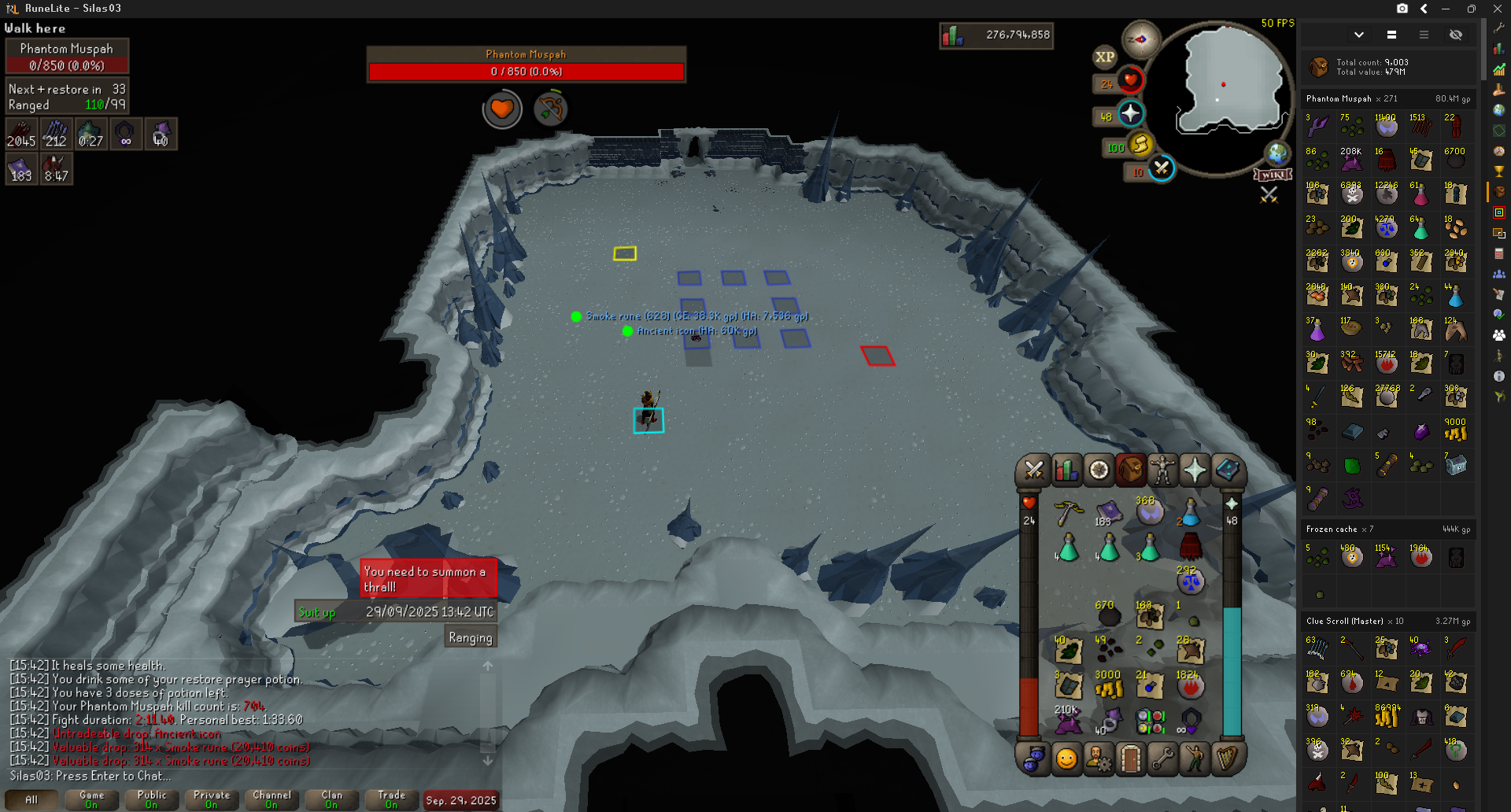Image resolution: width=1511 pixels, height=812 pixels.
Task: Click the pickaxe in the inventory
Action: 1068,513
